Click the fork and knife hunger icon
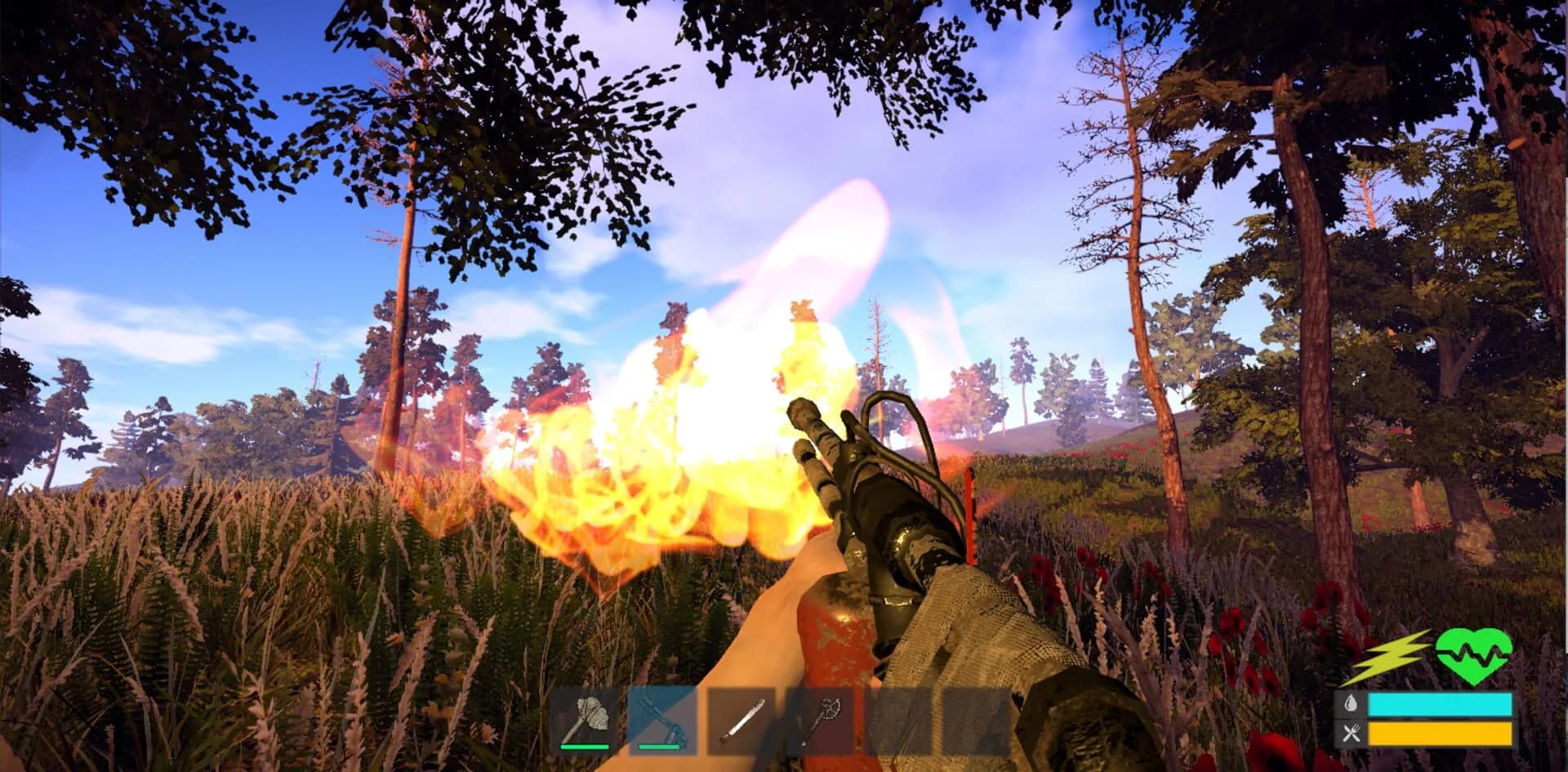1568x772 pixels. coord(1352,731)
